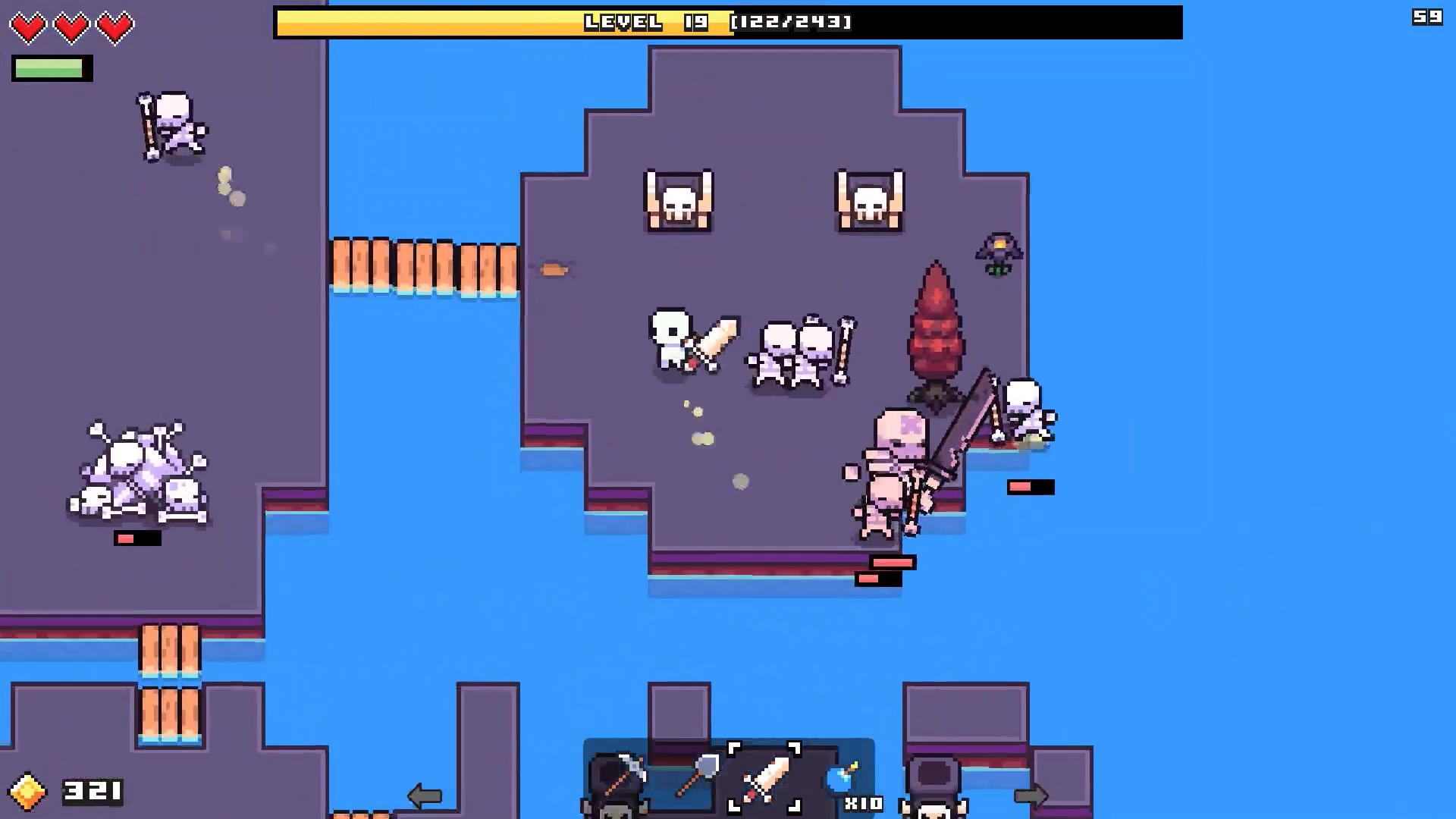This screenshot has width=1456, height=819.
Task: Click the right arrow to scroll hotbar
Action: click(x=1031, y=795)
